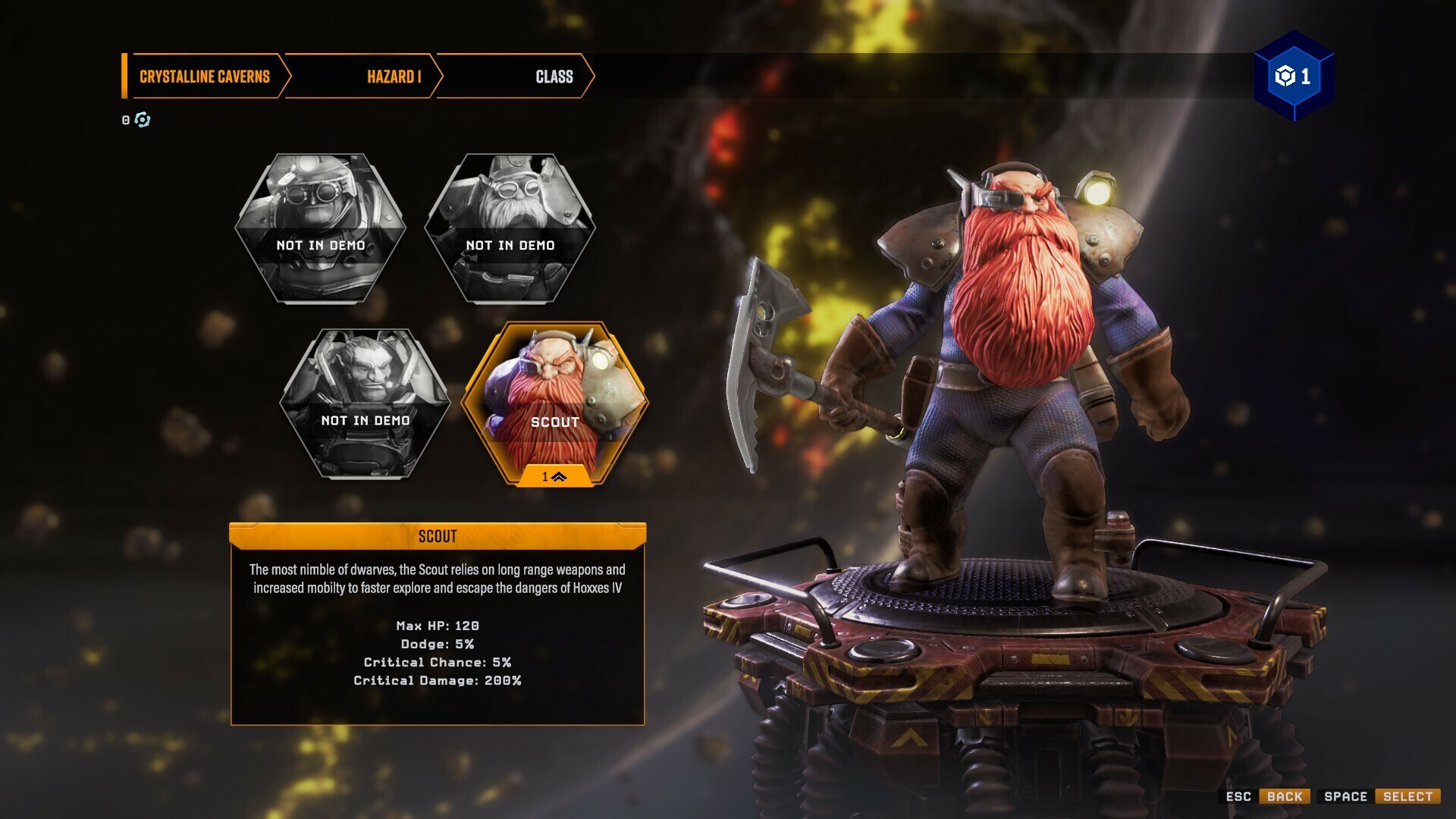Click the teal credits icon below the breadcrumb
Image resolution: width=1456 pixels, height=819 pixels.
[143, 119]
